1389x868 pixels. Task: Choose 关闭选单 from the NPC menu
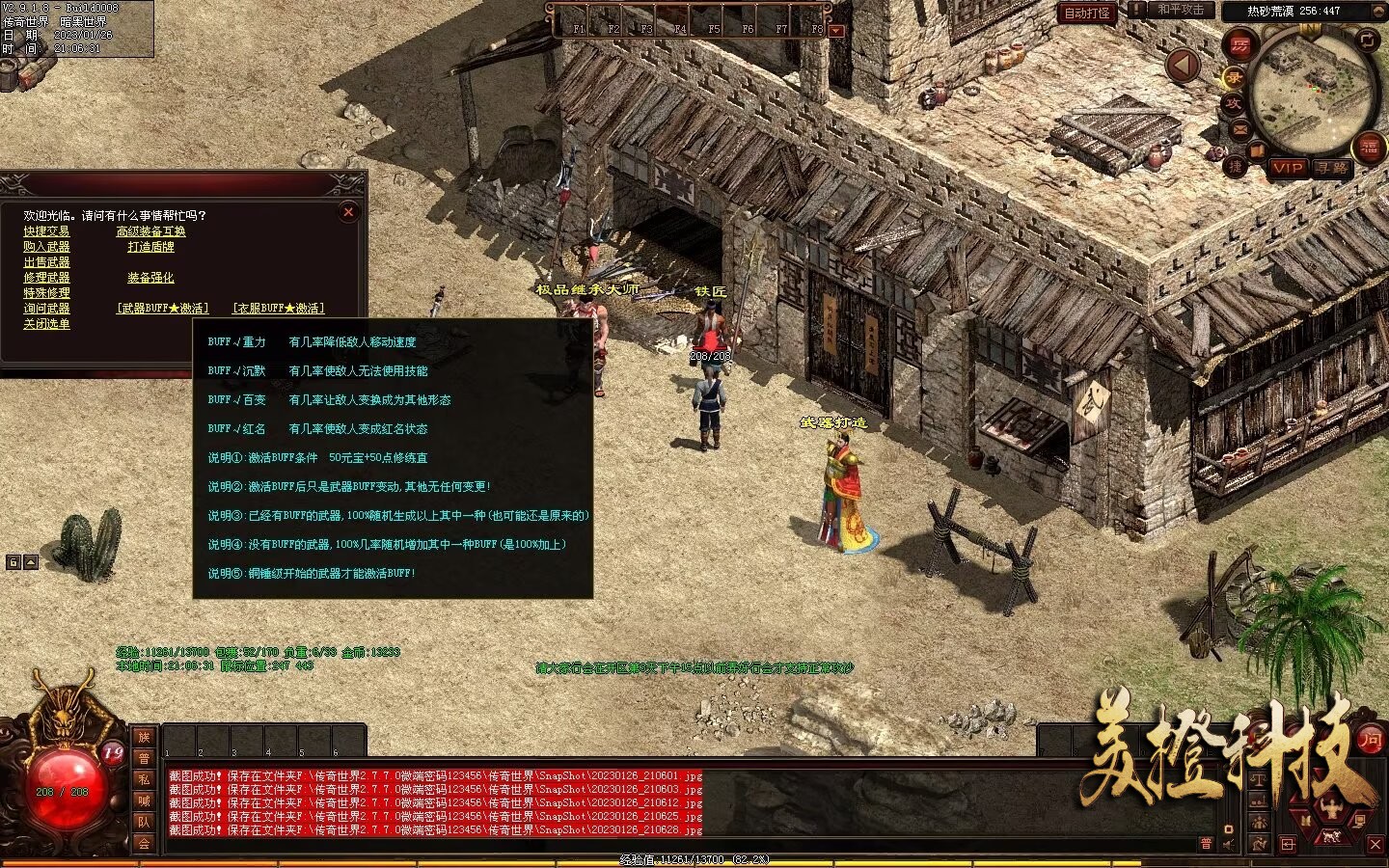coord(48,325)
